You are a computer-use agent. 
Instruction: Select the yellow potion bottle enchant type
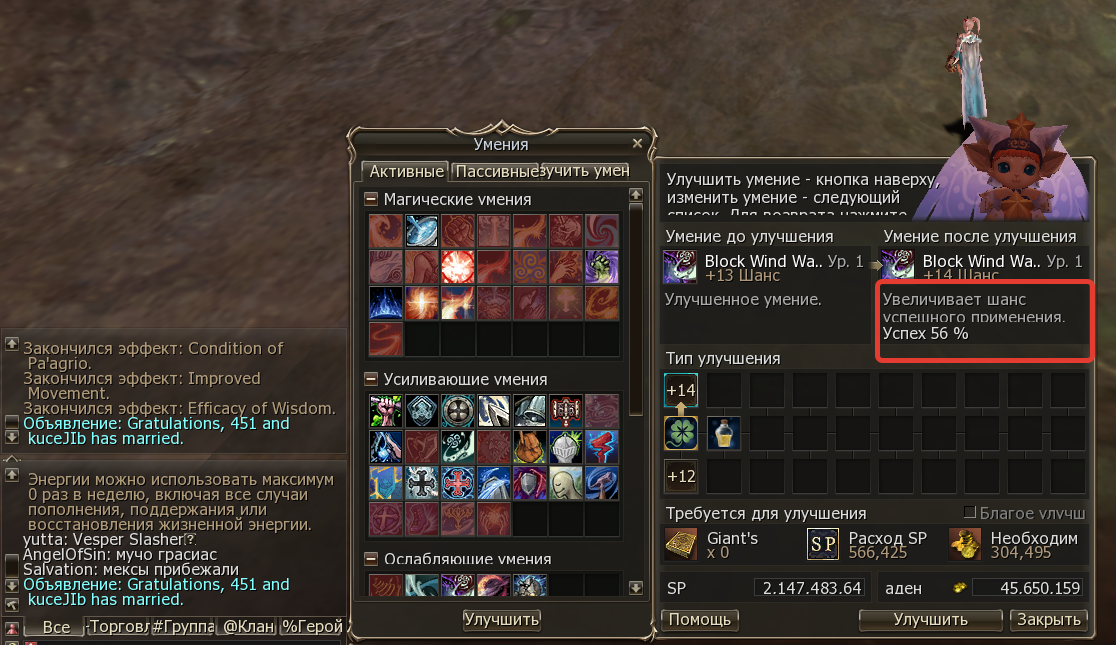pos(724,433)
